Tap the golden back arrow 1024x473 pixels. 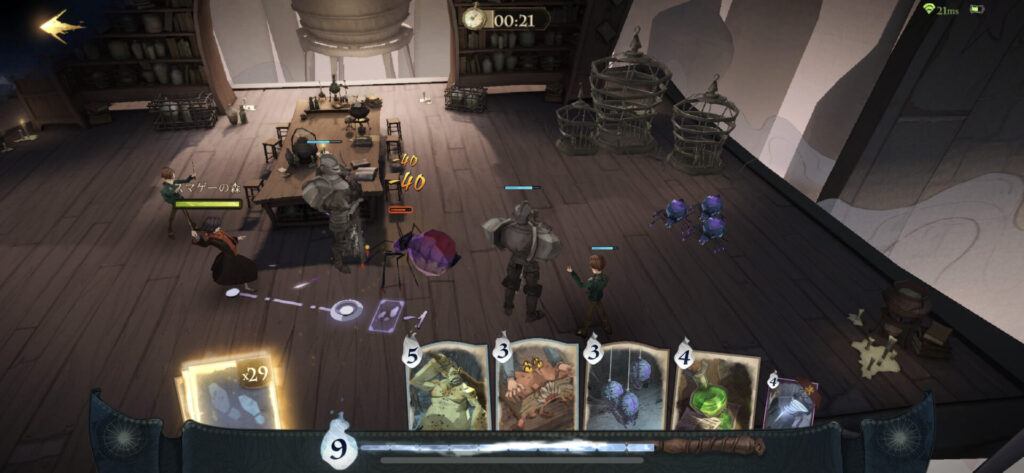tap(62, 25)
